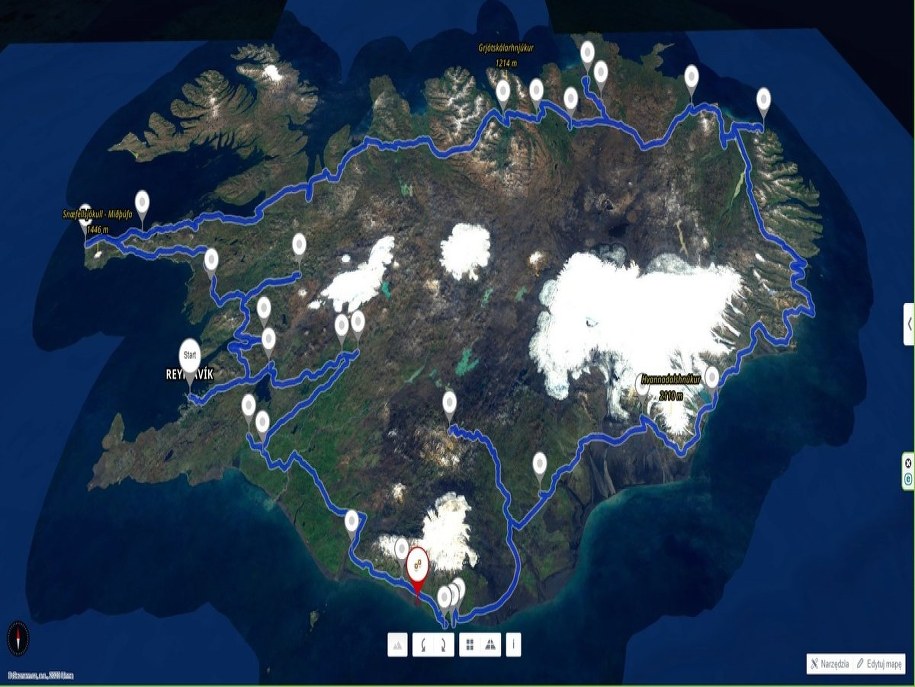Select the red highlighted route marker
Image resolution: width=915 pixels, height=687 pixels.
click(x=416, y=565)
